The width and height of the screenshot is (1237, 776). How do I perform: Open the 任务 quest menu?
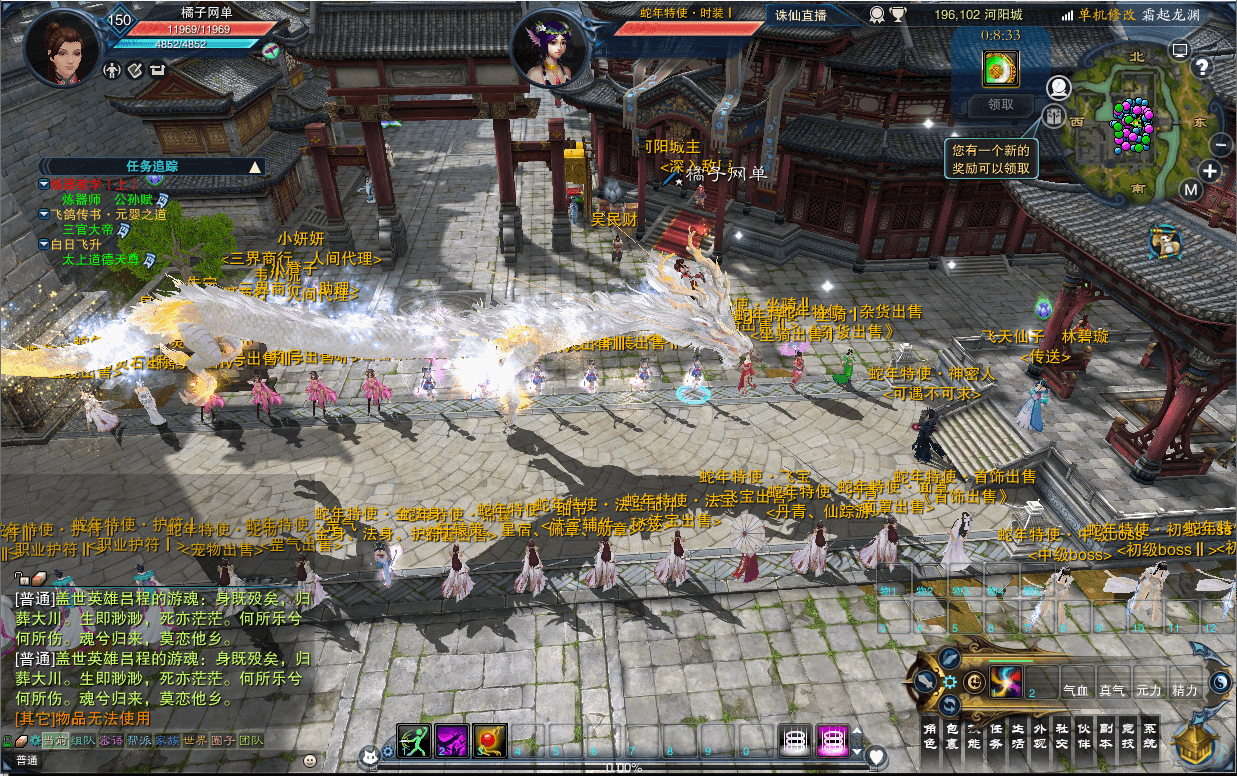996,736
